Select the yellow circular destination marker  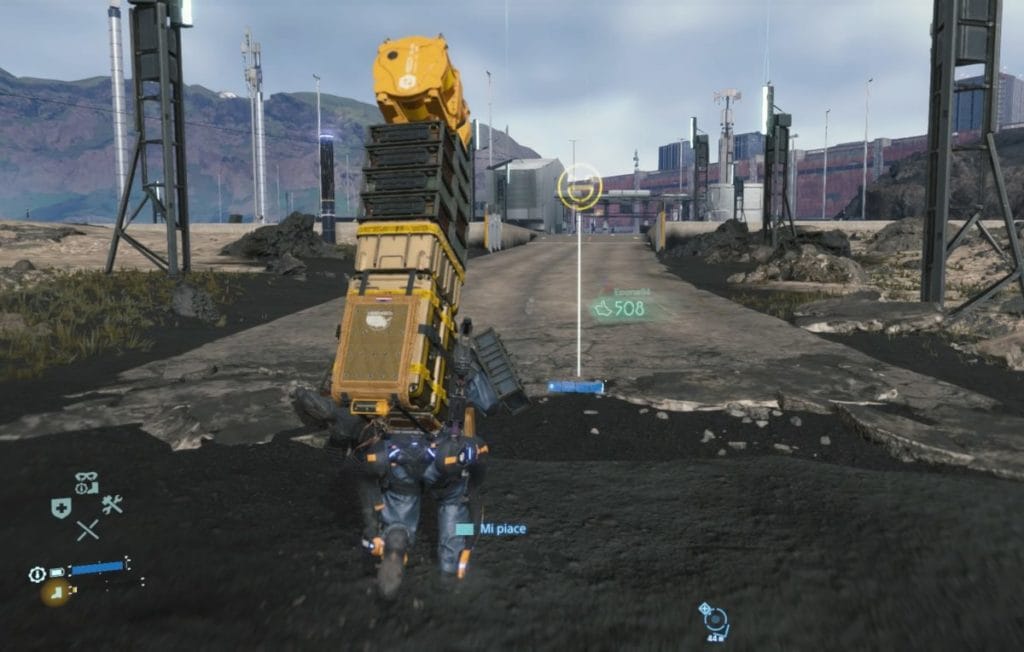(580, 186)
